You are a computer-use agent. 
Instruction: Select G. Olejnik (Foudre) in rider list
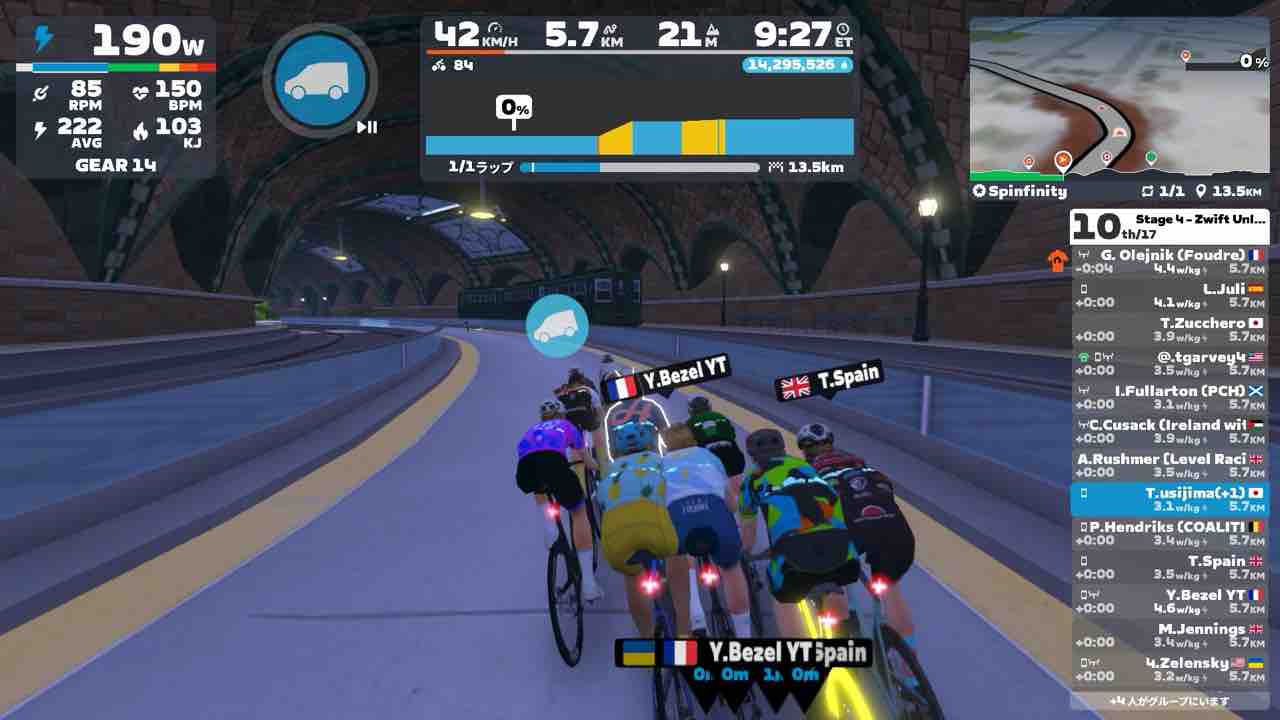click(1168, 262)
